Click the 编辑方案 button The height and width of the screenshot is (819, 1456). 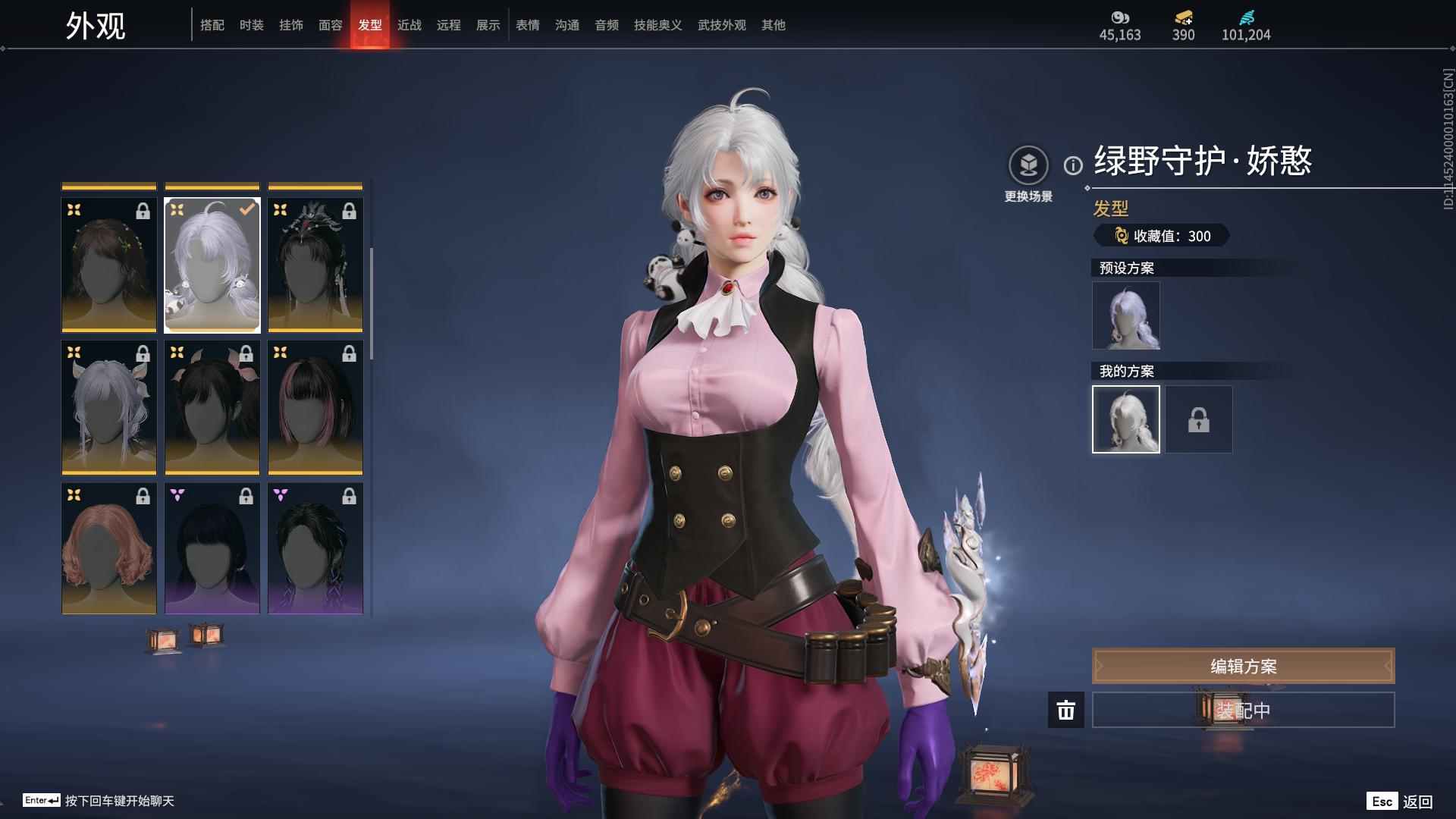coord(1243,666)
